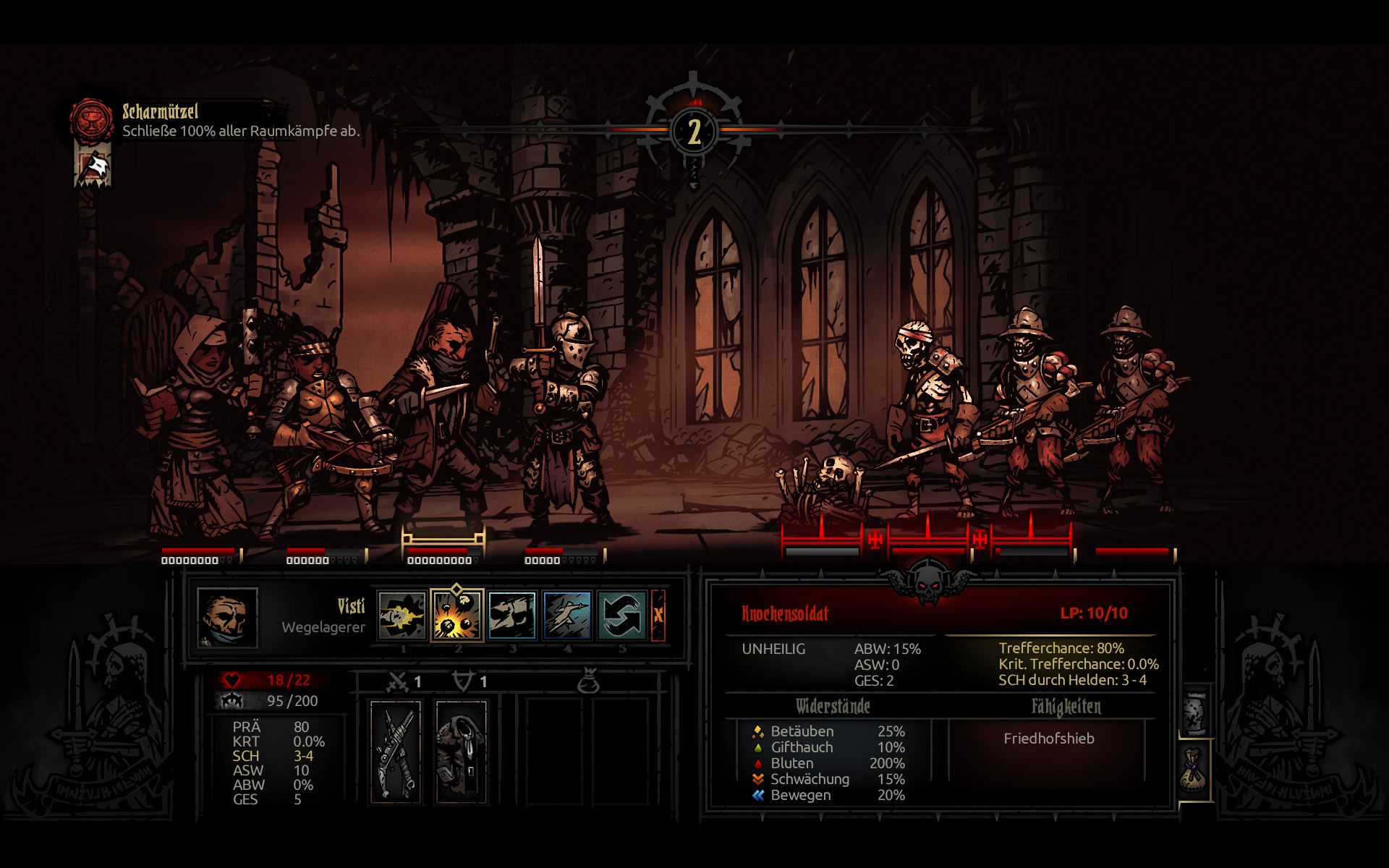Screen dimensions: 1389x868
Task: Click the quest banner under the red seal
Action: tap(93, 166)
